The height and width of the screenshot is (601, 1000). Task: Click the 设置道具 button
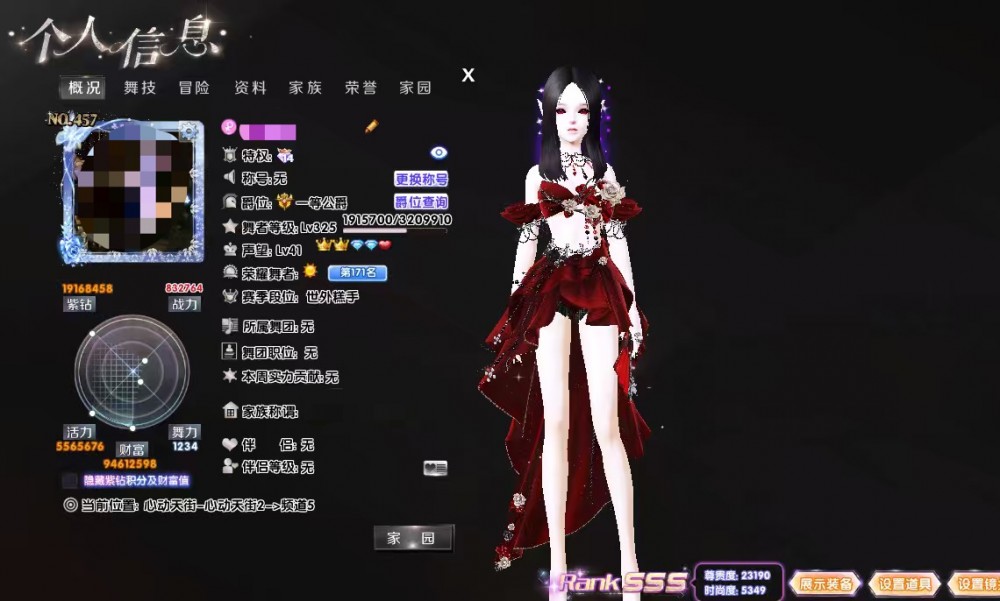click(x=904, y=584)
